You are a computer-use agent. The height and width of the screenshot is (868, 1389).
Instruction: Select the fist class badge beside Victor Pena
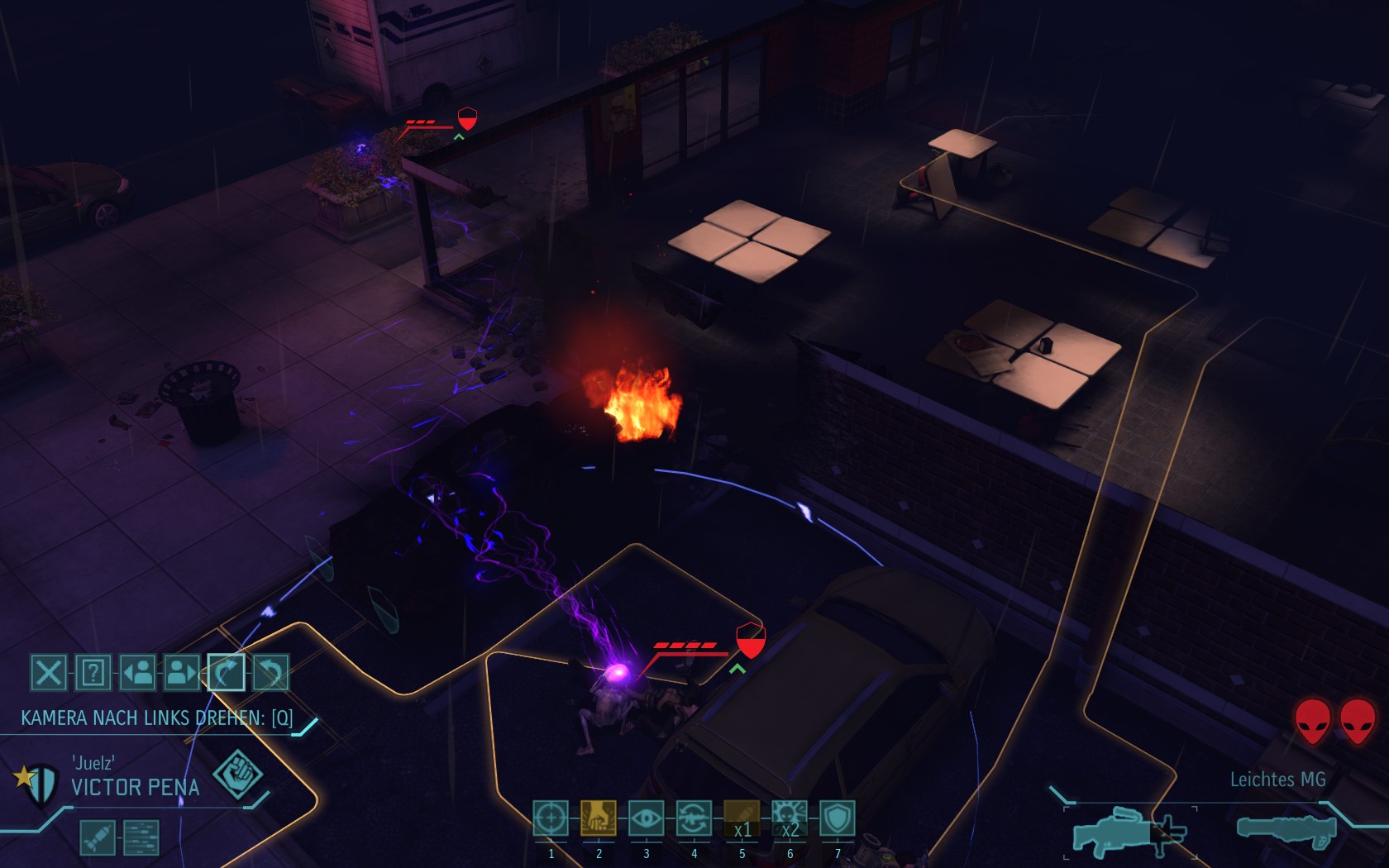coord(237,775)
